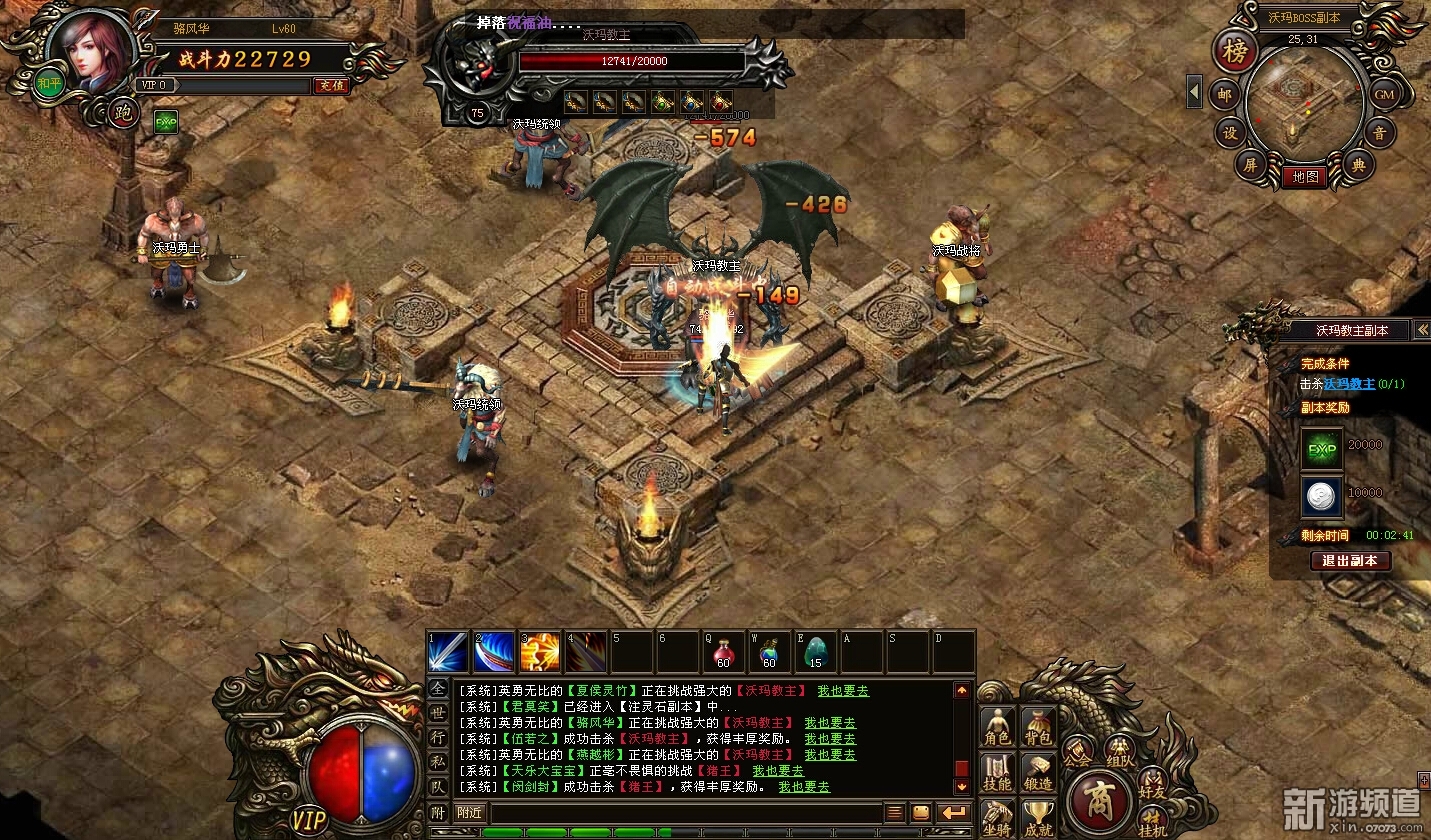Click into the chat input field
The image size is (1431, 840).
tap(685, 813)
